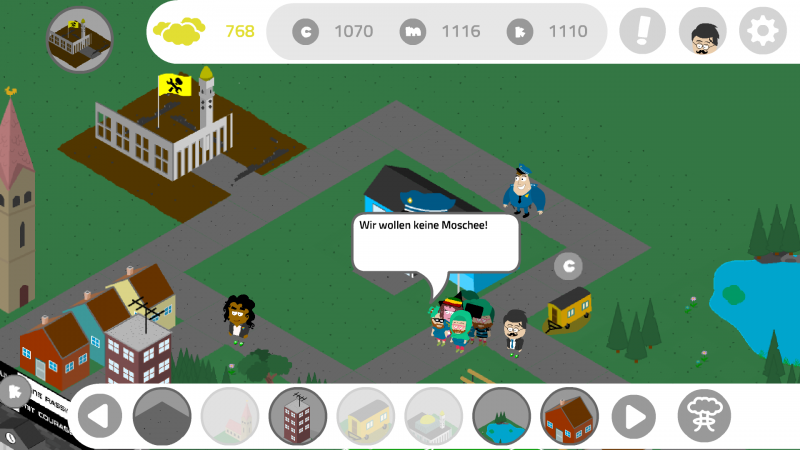
Task: Open the settings gear menu
Action: (763, 32)
